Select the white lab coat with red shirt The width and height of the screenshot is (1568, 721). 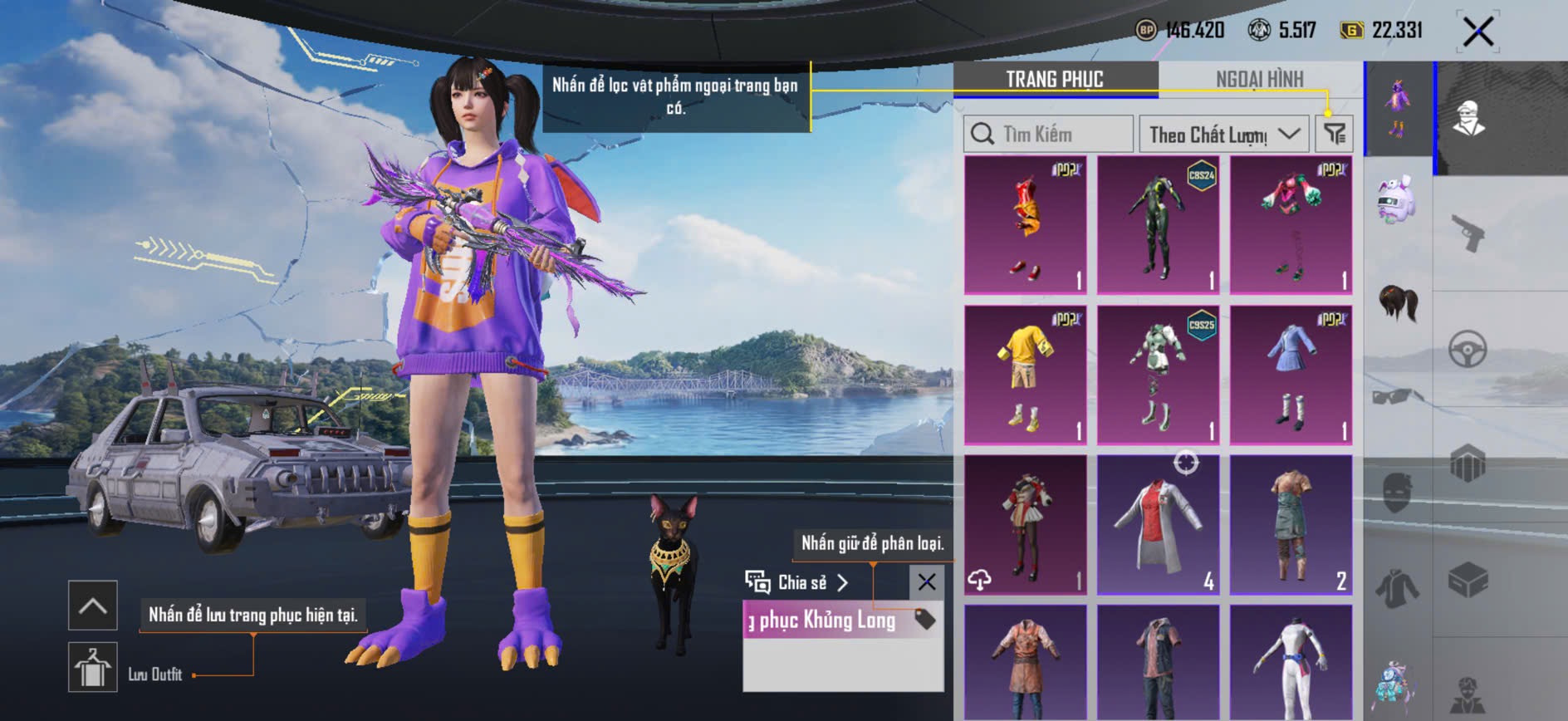click(x=1158, y=524)
